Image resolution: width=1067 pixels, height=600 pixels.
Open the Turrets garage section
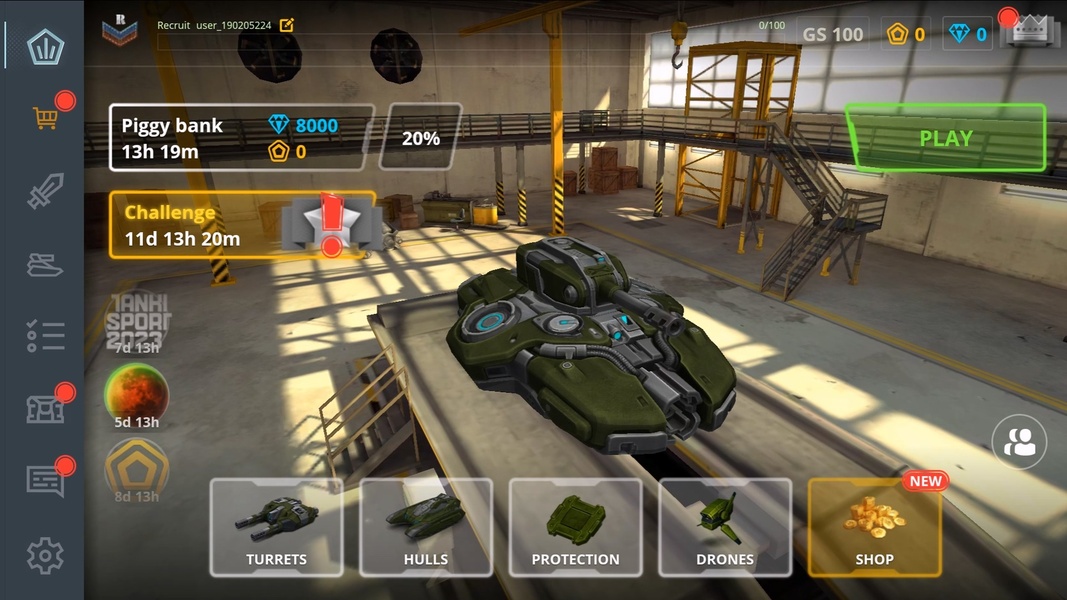tap(276, 527)
